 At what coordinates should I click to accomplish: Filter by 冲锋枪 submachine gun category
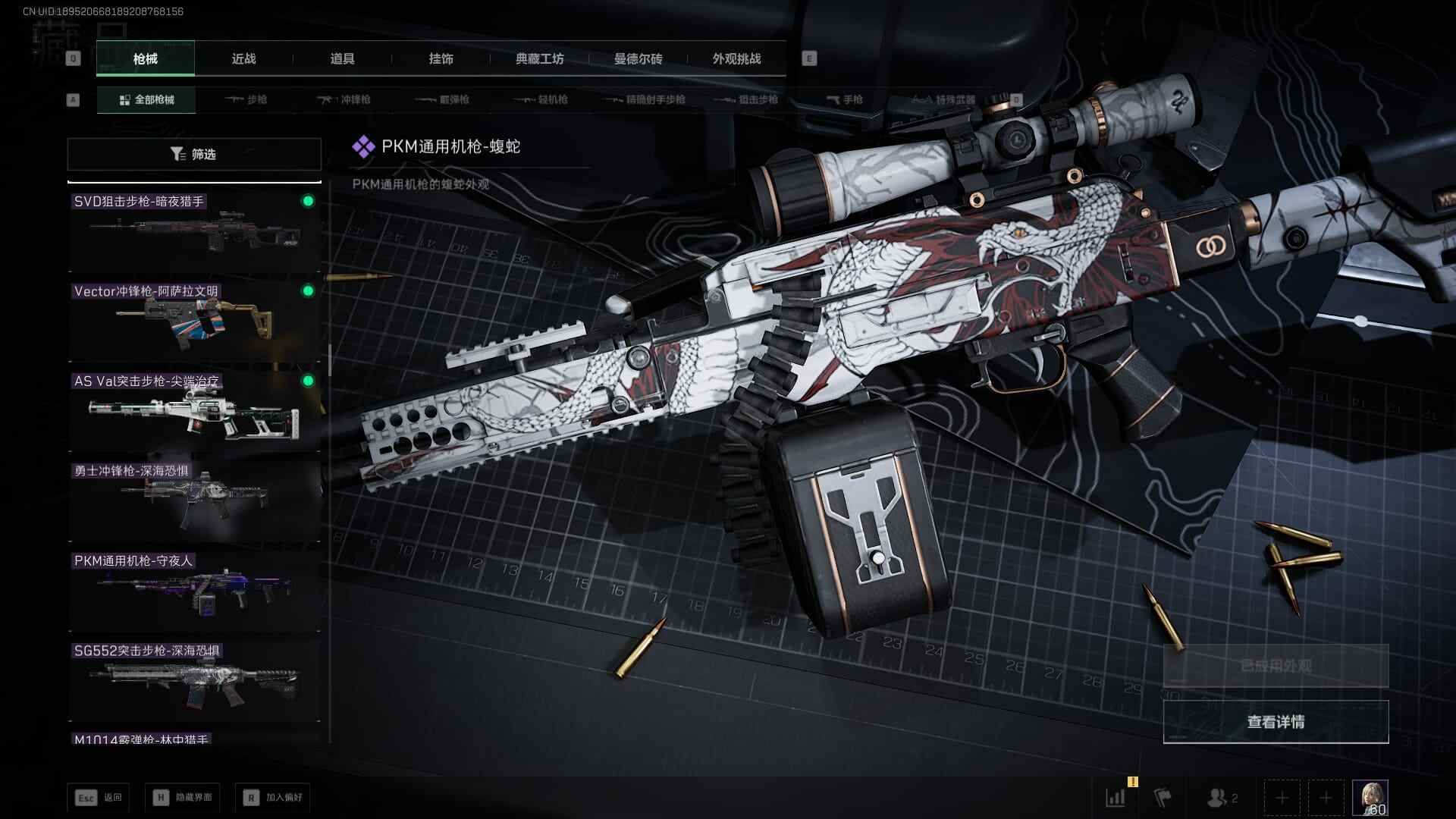344,99
